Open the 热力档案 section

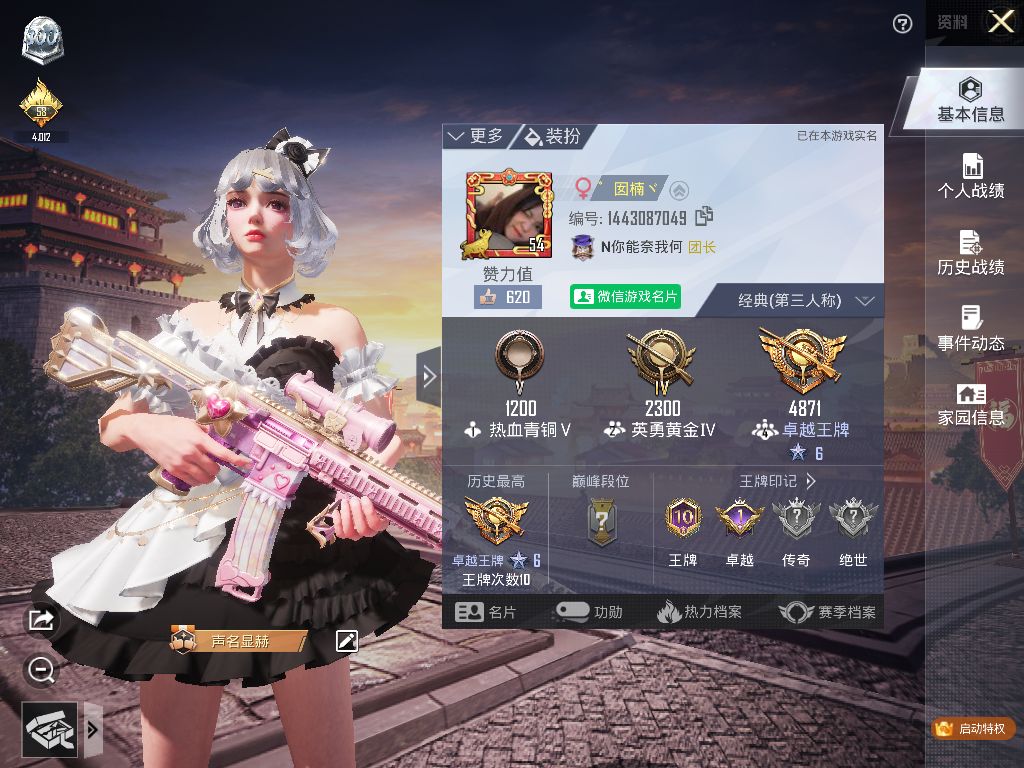pyautogui.click(x=699, y=612)
